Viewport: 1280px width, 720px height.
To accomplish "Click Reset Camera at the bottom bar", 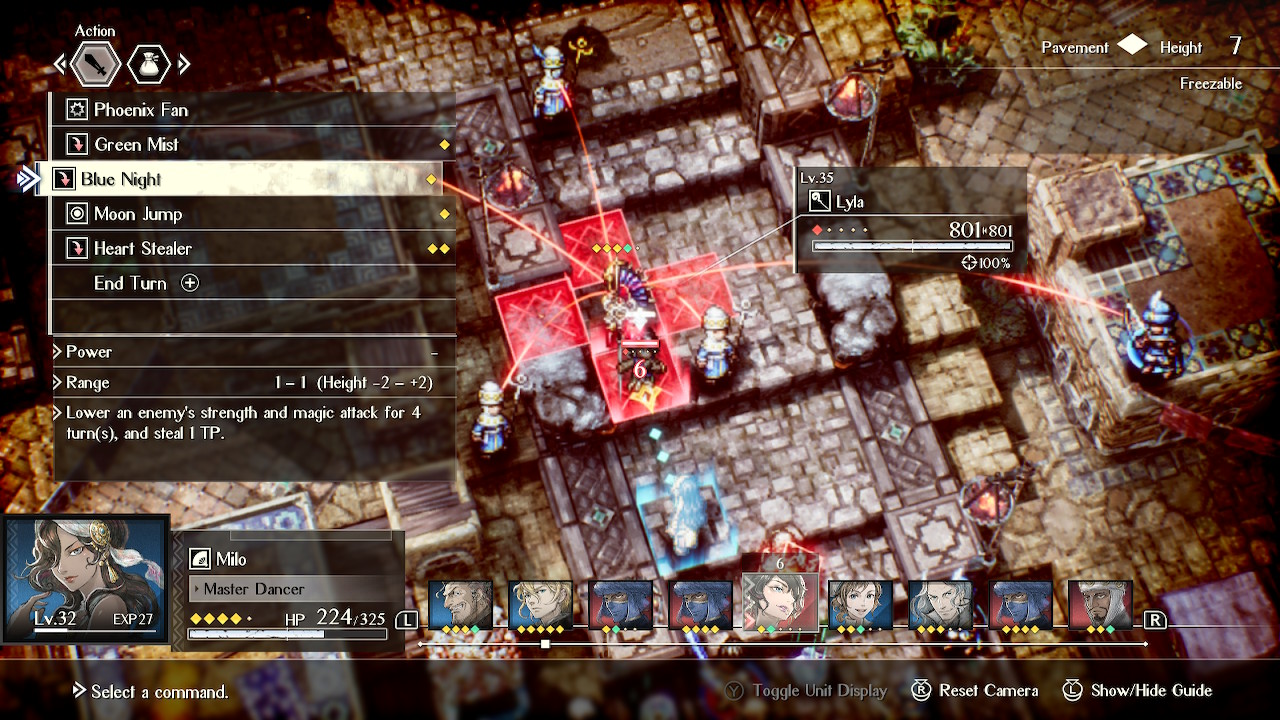I will pyautogui.click(x=975, y=690).
